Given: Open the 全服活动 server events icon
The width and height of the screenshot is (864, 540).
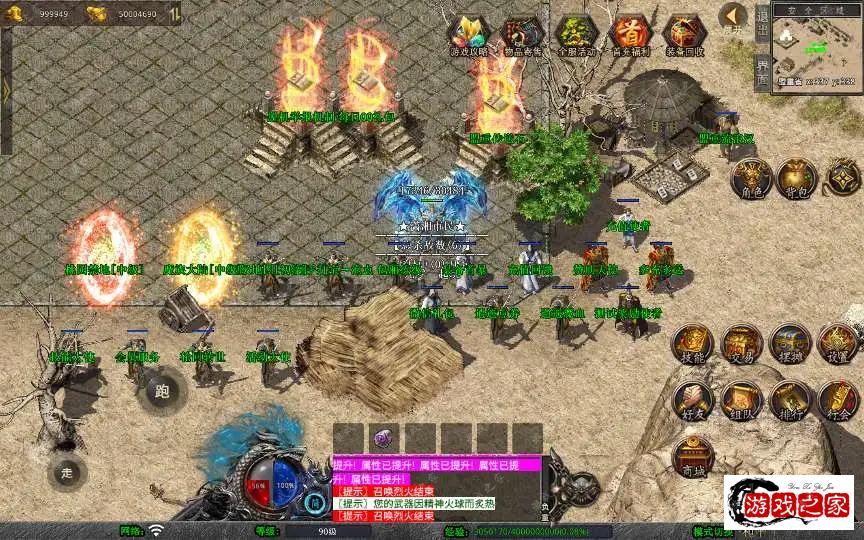Looking at the screenshot, I should click(575, 34).
